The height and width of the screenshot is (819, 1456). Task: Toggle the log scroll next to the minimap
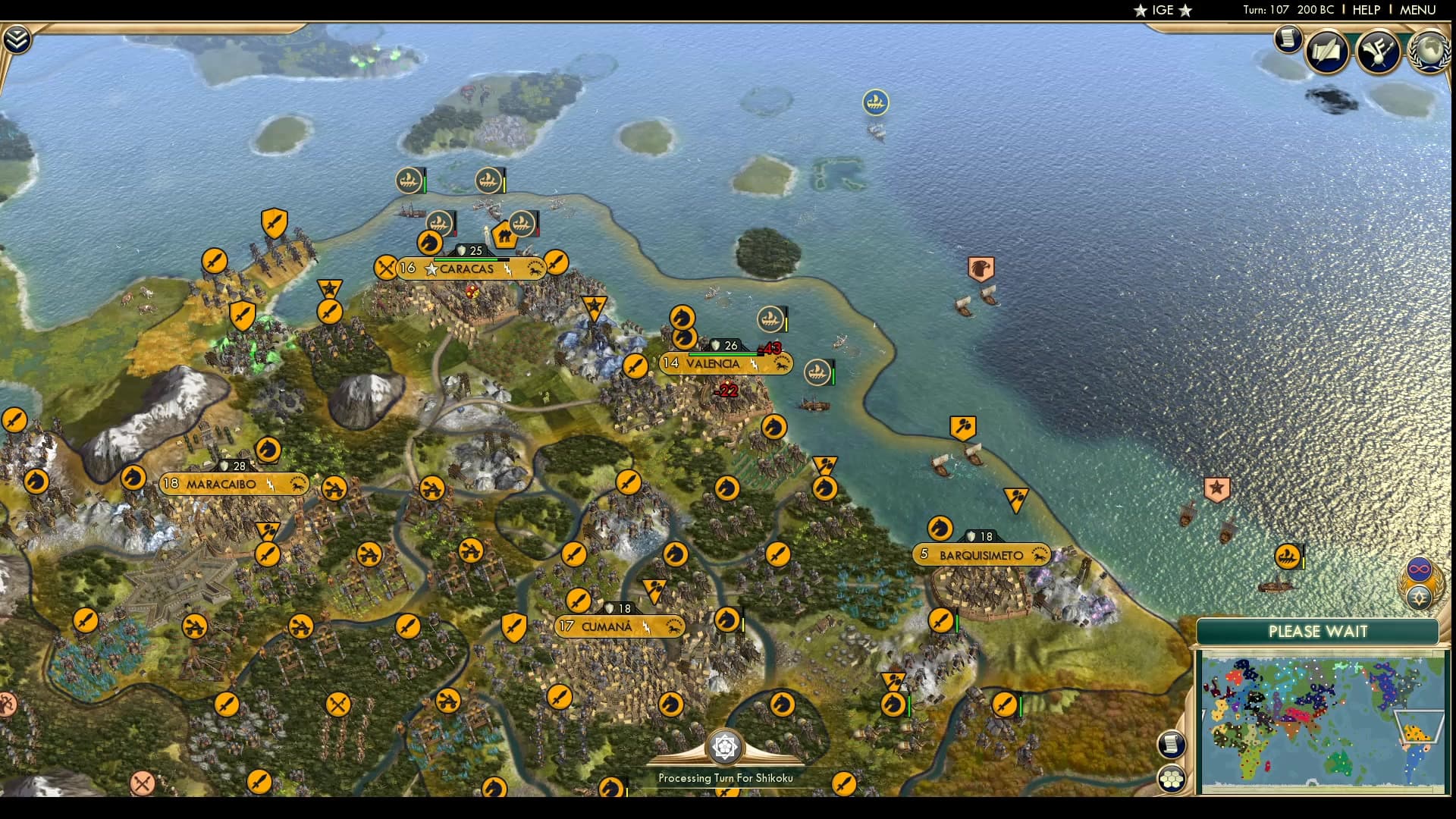point(1172,744)
